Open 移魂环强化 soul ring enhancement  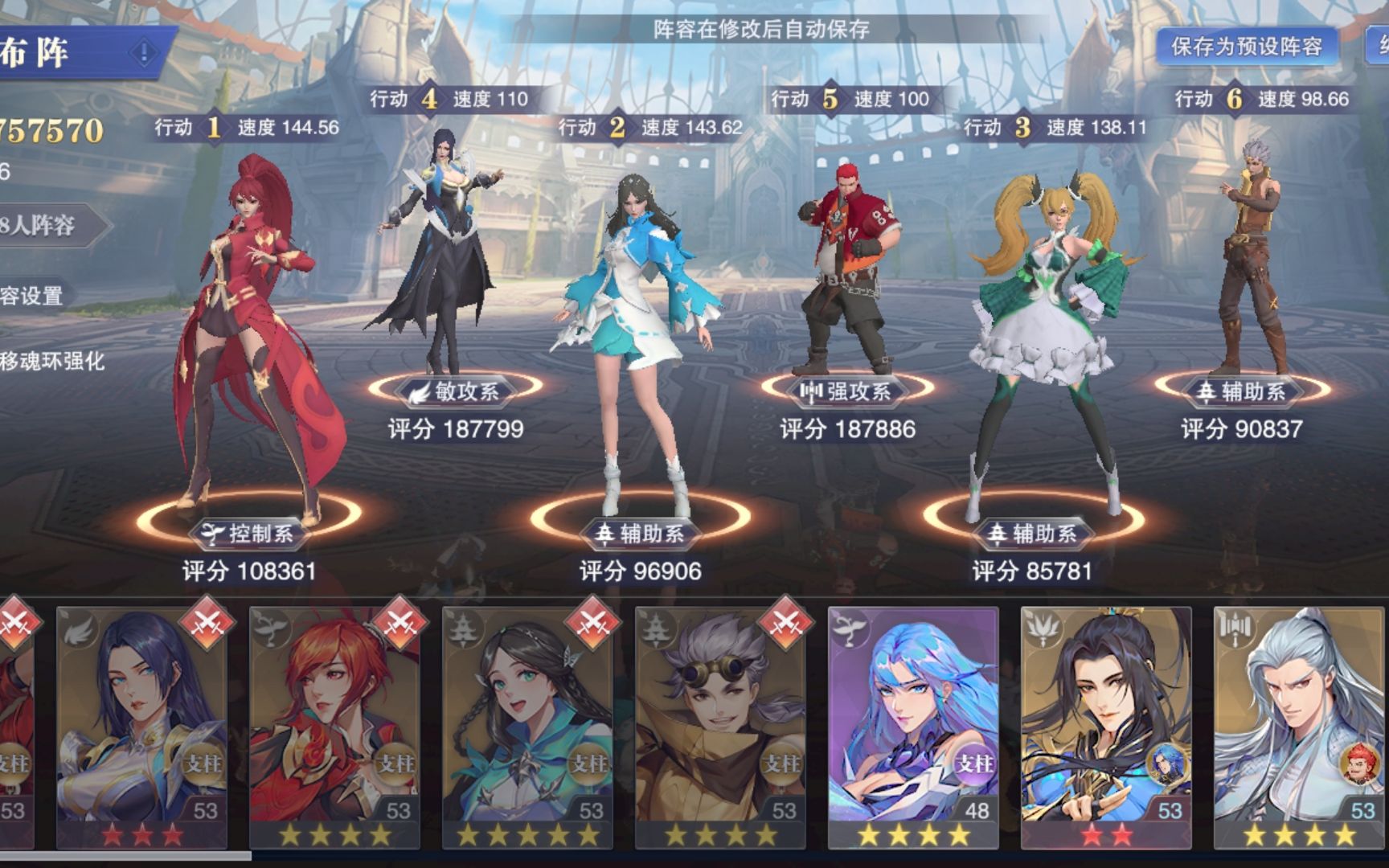(52, 361)
